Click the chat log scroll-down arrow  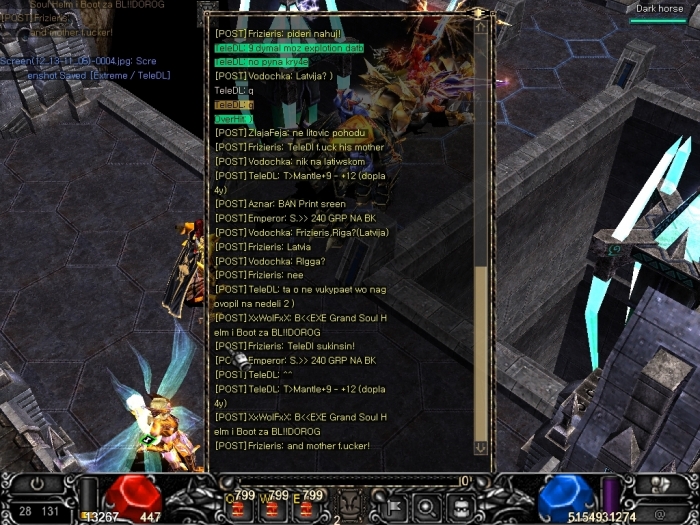480,449
